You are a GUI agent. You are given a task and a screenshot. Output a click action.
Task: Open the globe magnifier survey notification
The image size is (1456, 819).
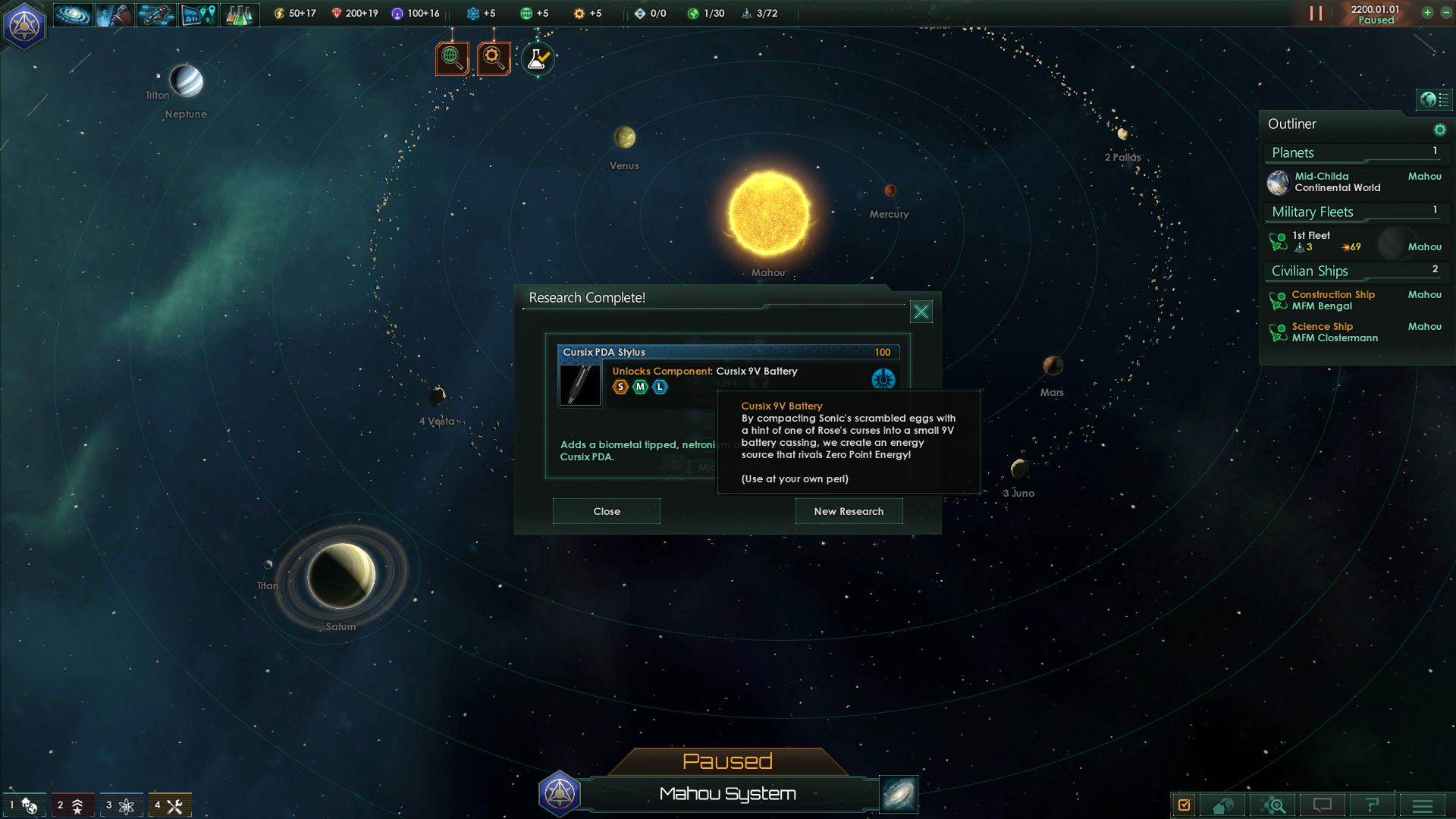click(x=452, y=58)
